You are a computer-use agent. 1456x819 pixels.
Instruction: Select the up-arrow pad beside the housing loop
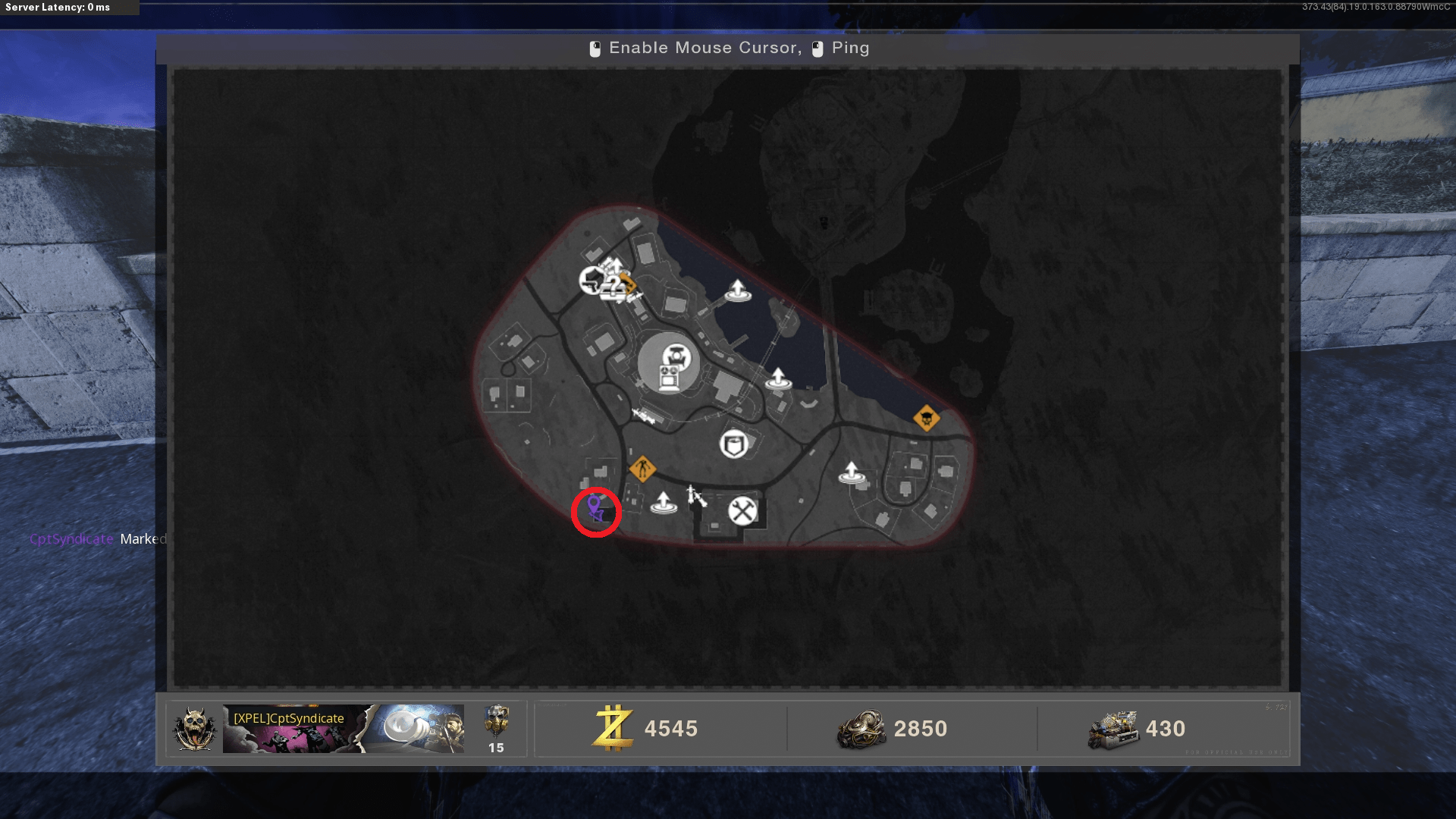[852, 473]
